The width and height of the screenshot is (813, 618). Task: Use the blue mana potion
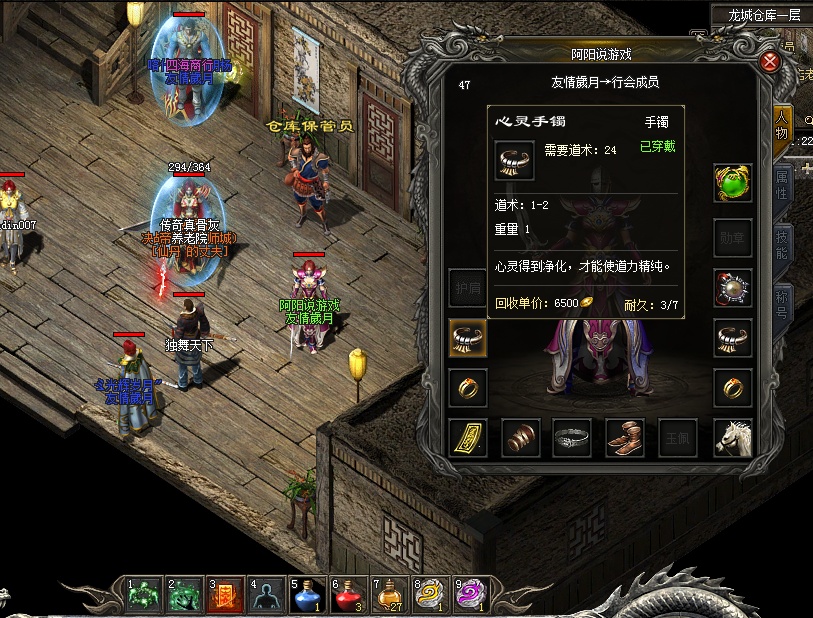tap(305, 596)
